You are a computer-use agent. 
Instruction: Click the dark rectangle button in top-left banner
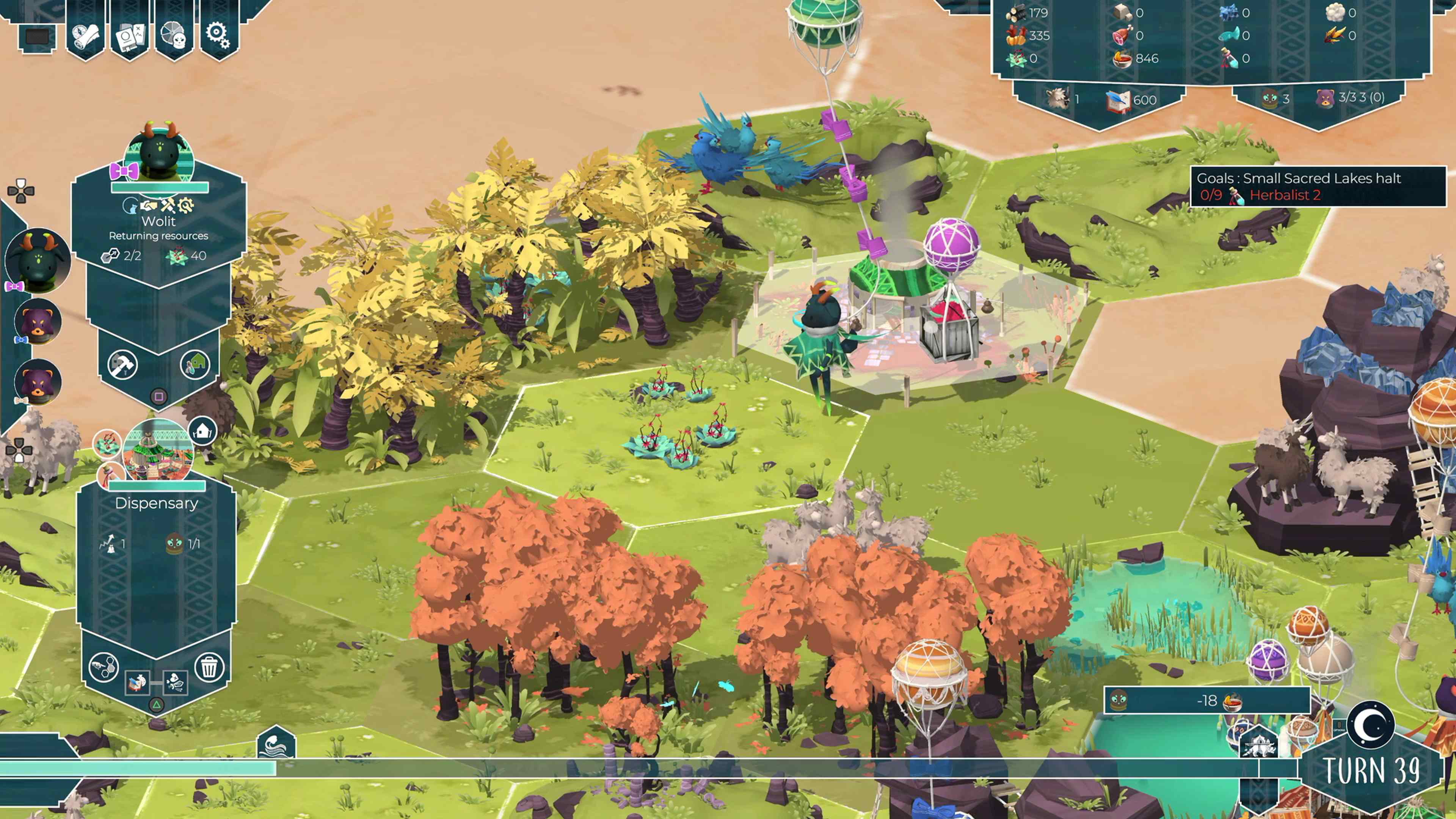pyautogui.click(x=37, y=37)
